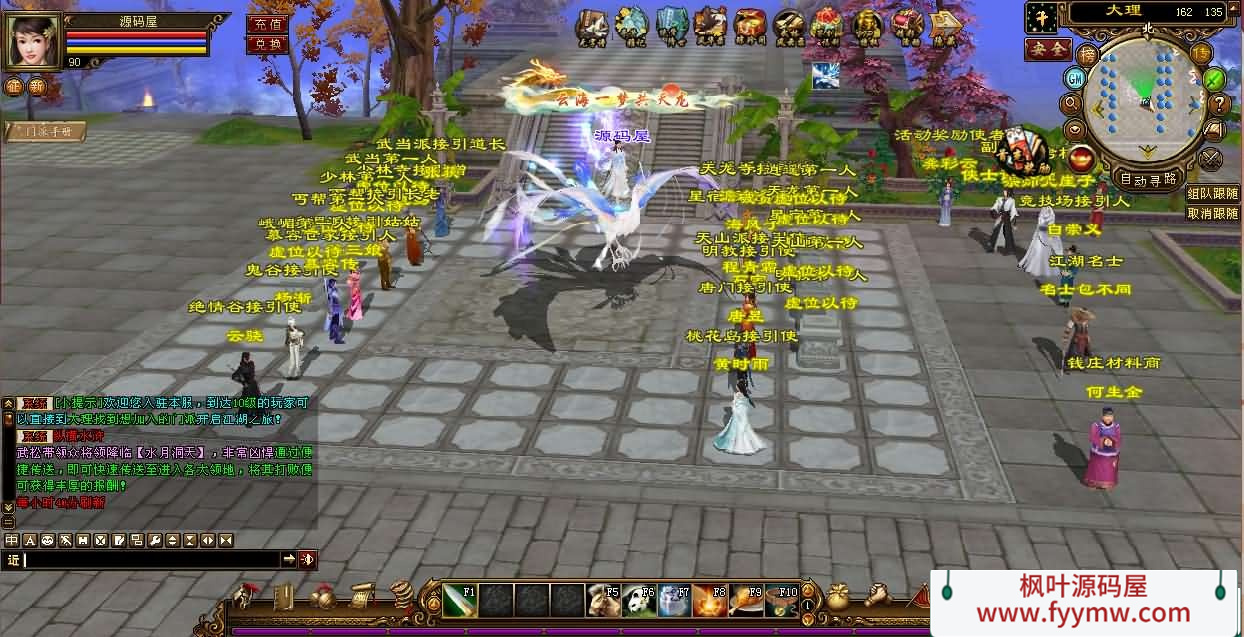1244x637 pixels.
Task: Open the GM help button
Action: click(1075, 78)
